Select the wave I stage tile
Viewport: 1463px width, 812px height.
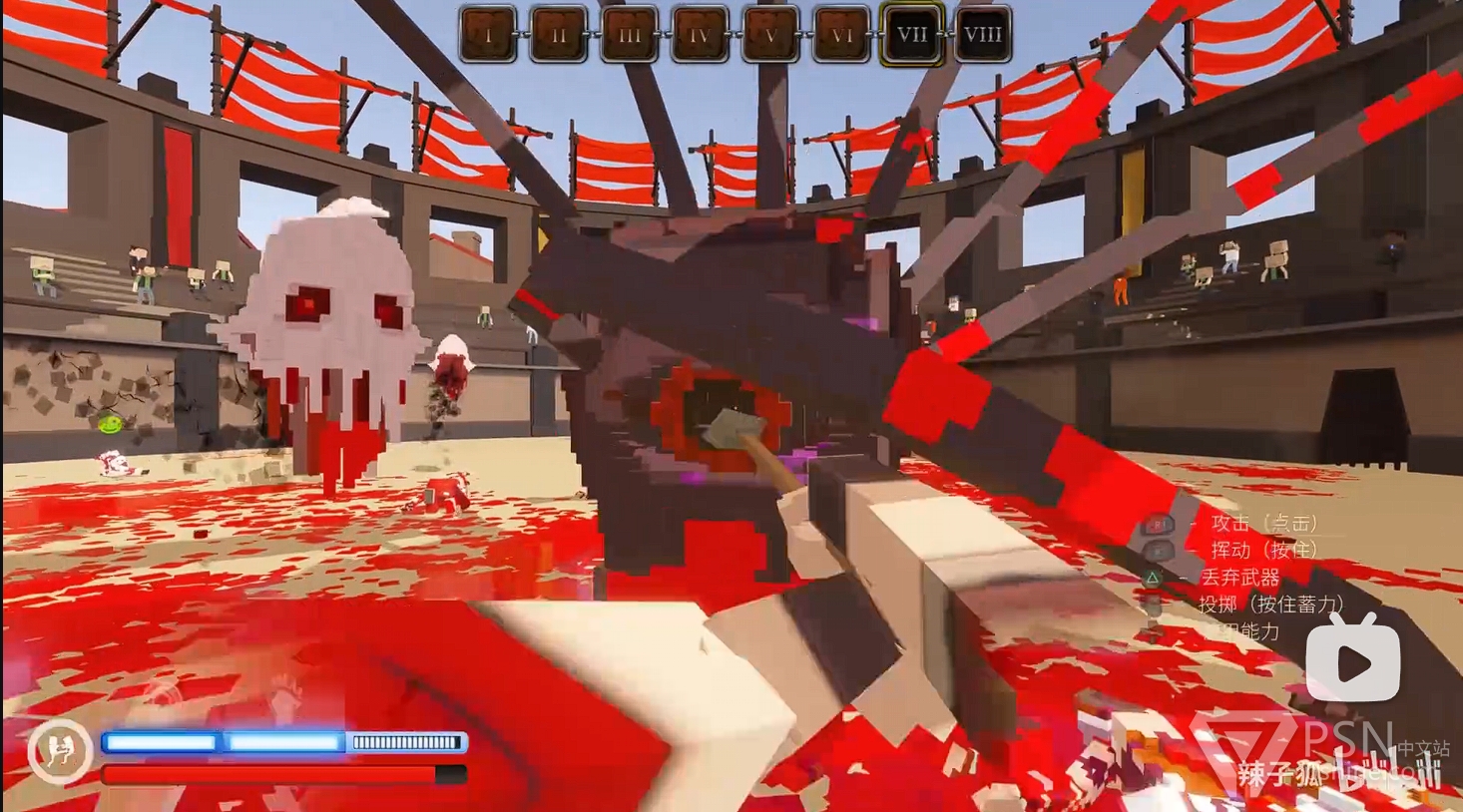488,34
